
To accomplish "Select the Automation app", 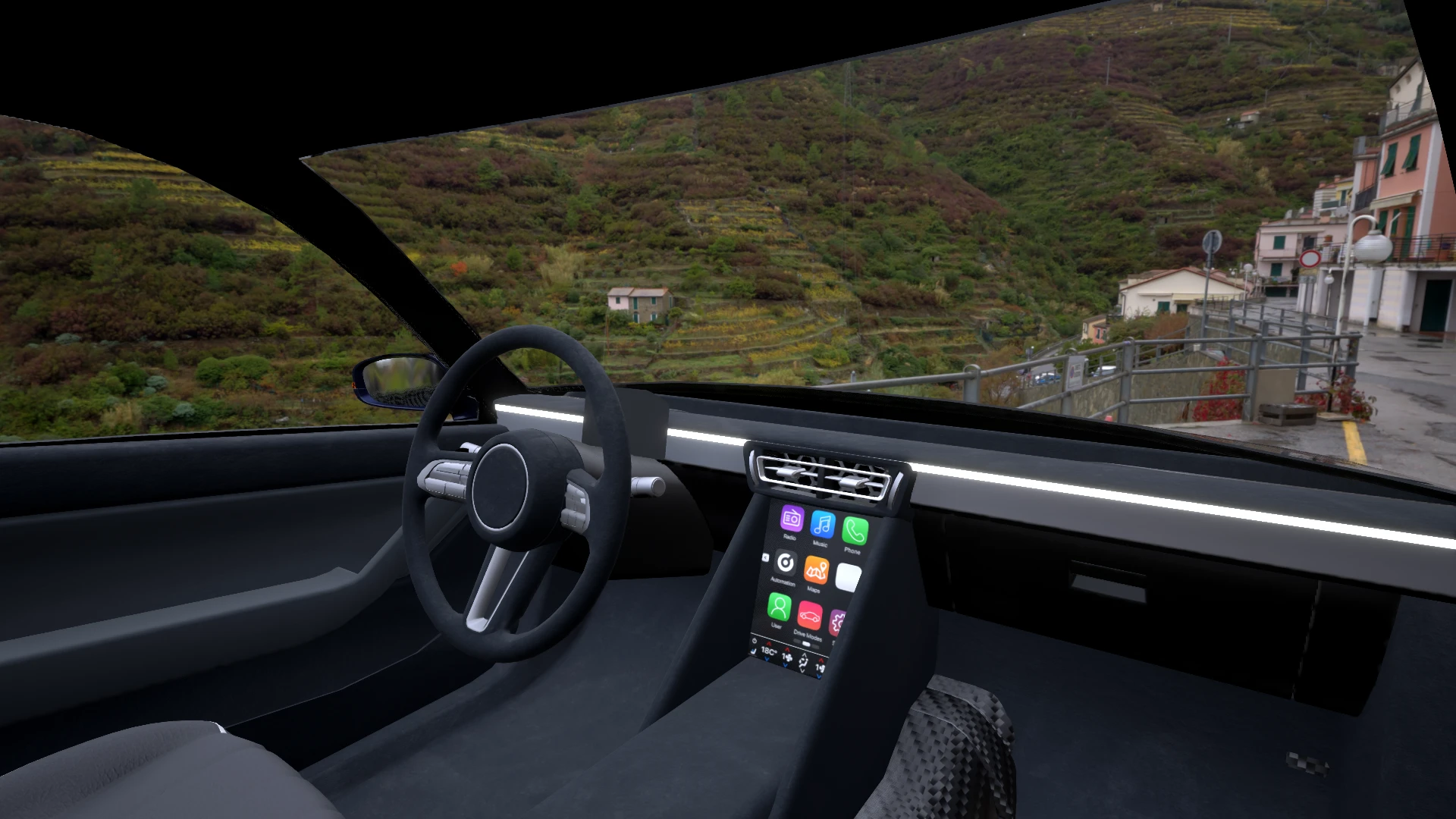I will [x=786, y=563].
